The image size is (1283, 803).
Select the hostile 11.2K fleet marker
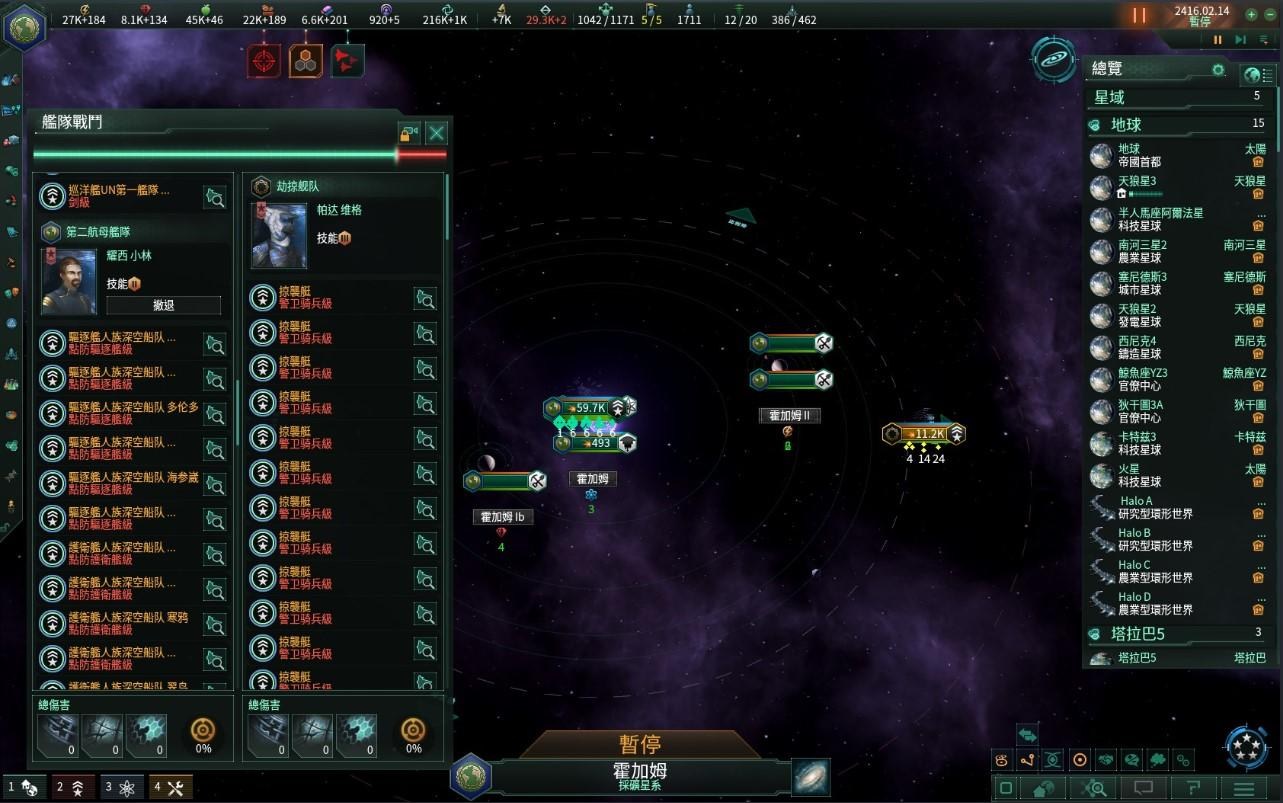(x=924, y=434)
